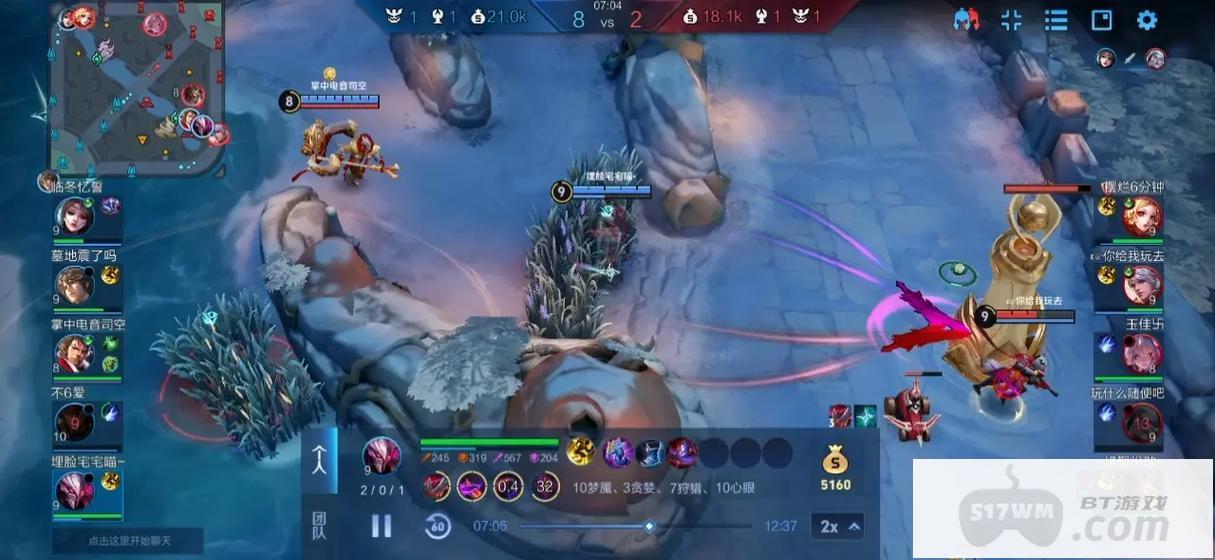This screenshot has height=560, width=1215.
Task: Click the gold coin bag showing 5160
Action: [x=835, y=469]
